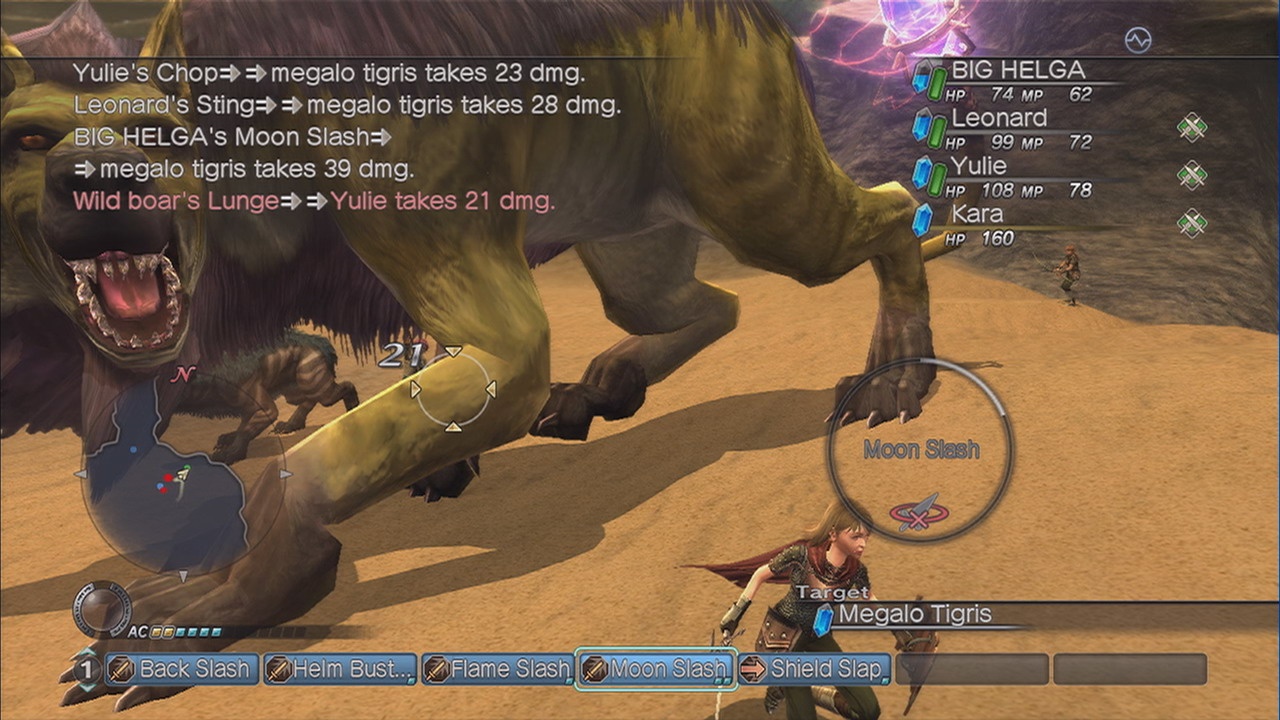Choose Moon Slash in the command bar
This screenshot has width=1280, height=720.
(x=656, y=669)
